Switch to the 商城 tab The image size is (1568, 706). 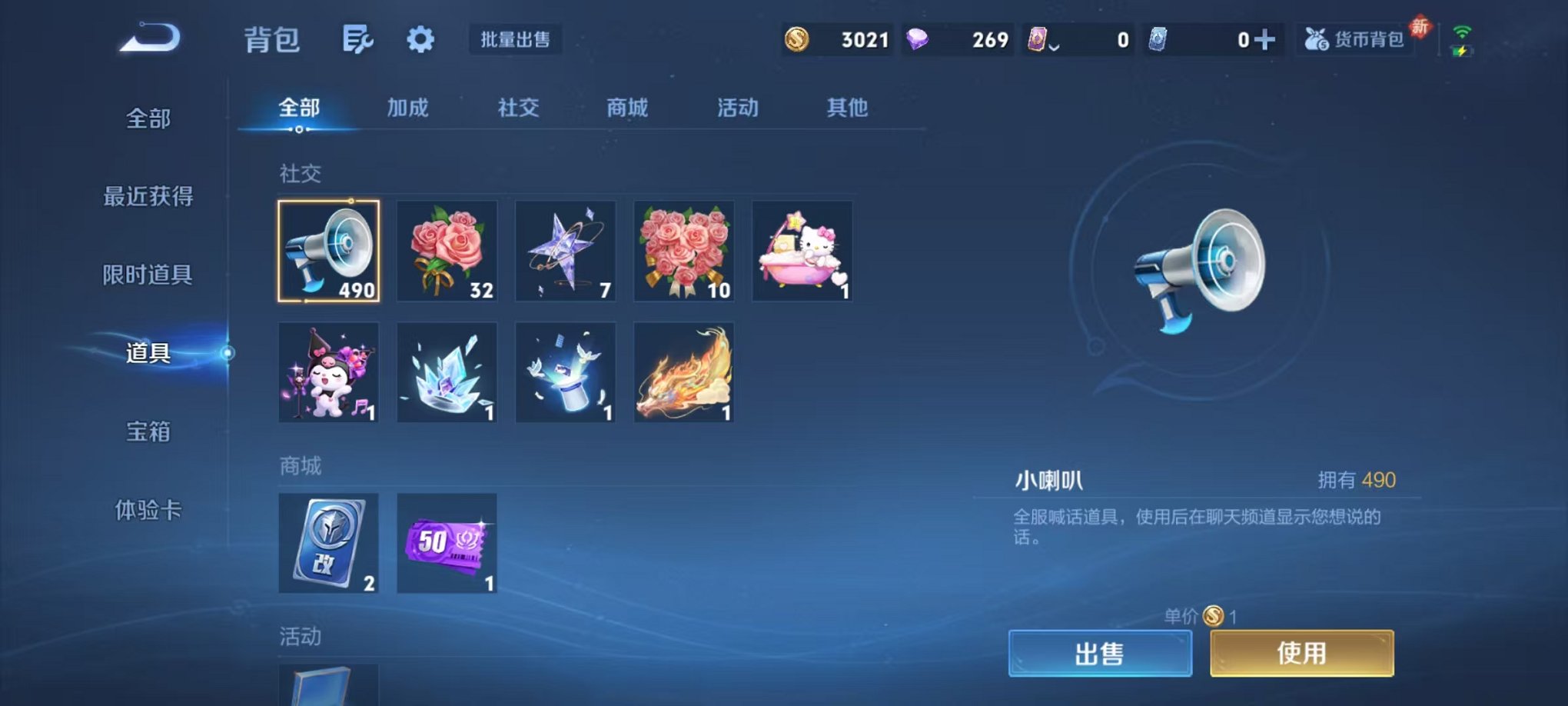click(x=628, y=108)
